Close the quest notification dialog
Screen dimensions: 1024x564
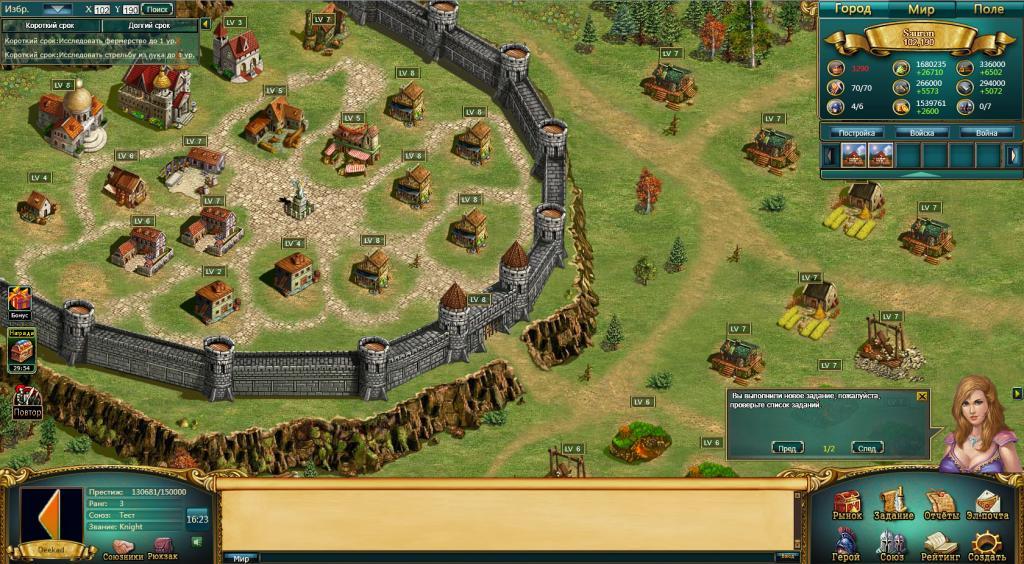tap(922, 396)
